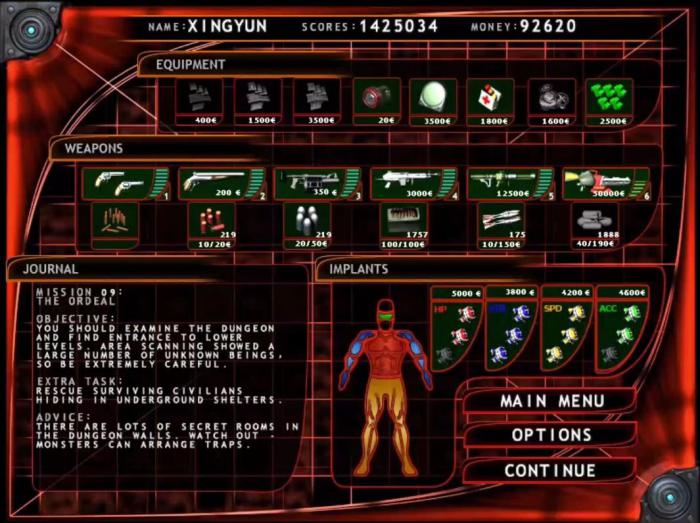
Task: Continue to the next mission
Action: pos(549,470)
